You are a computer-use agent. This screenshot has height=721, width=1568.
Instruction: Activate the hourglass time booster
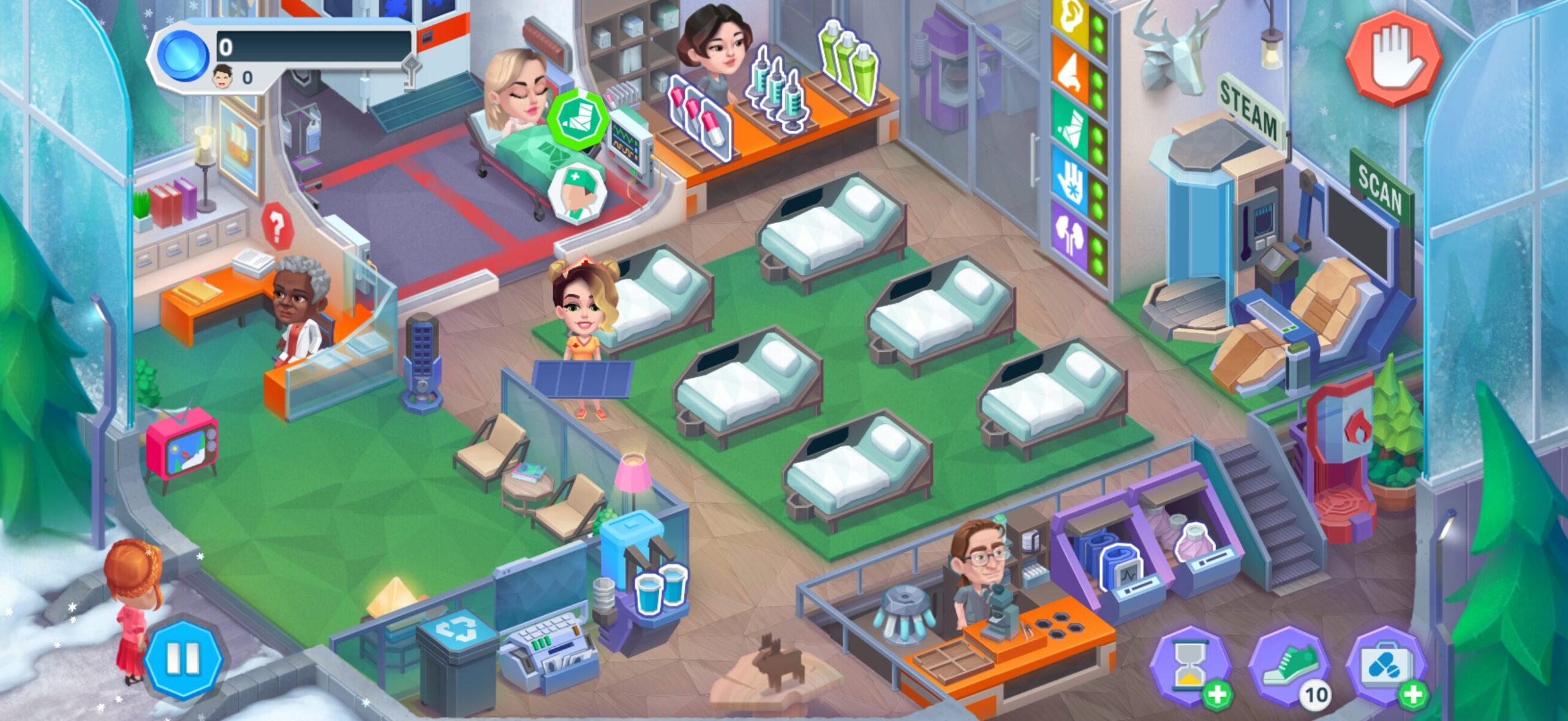coord(1189,665)
